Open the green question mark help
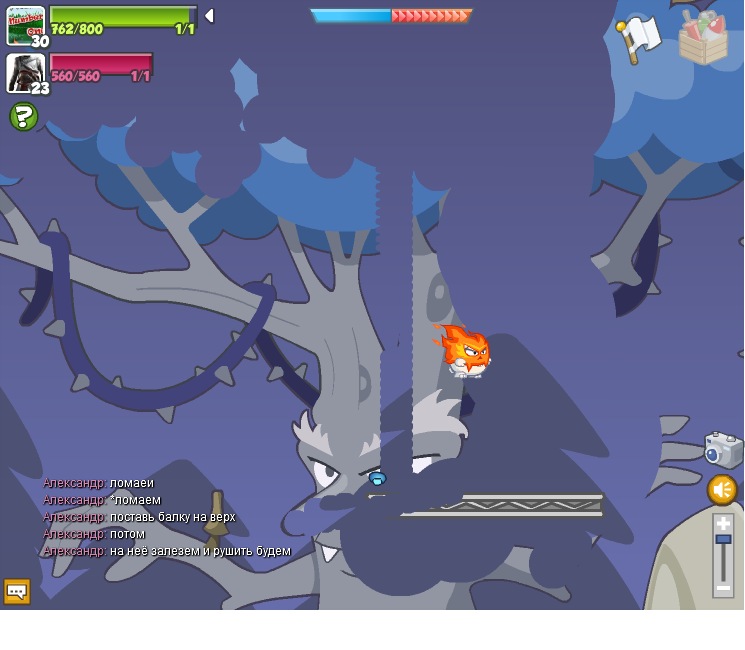 click(23, 117)
